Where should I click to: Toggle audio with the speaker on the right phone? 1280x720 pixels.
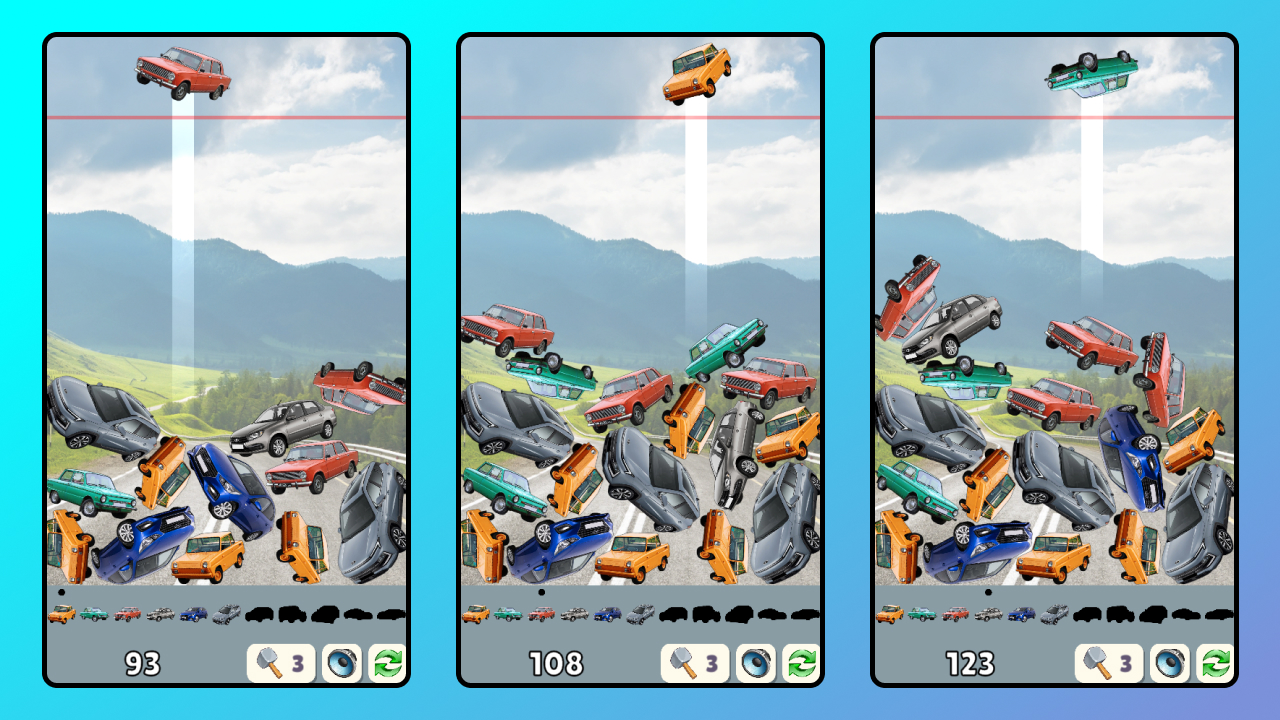[1171, 660]
